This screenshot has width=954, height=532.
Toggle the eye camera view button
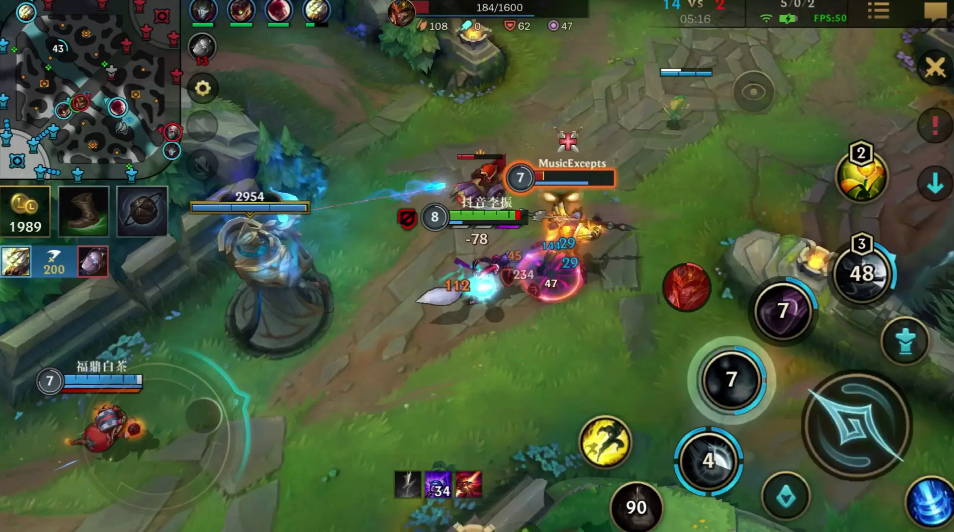click(x=754, y=91)
